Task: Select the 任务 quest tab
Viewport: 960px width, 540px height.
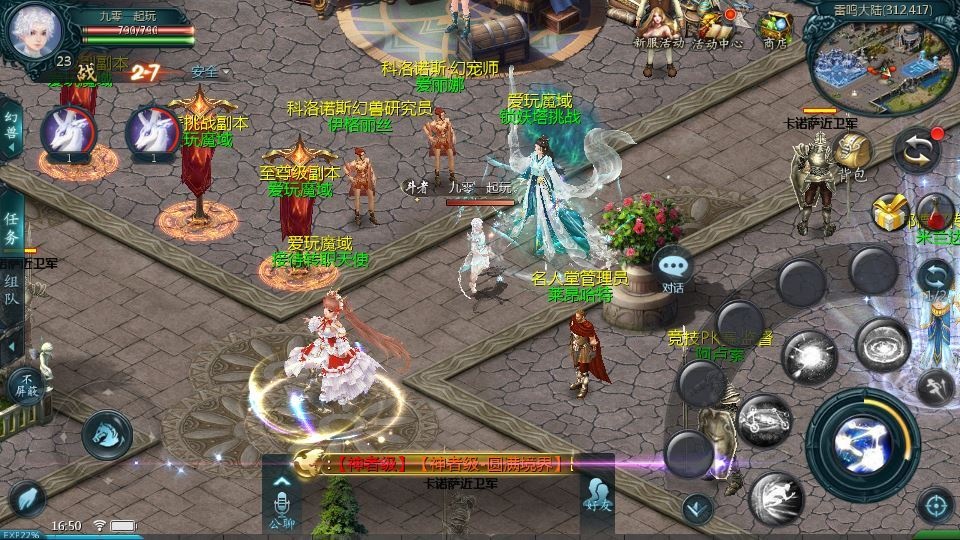Action: [x=12, y=229]
